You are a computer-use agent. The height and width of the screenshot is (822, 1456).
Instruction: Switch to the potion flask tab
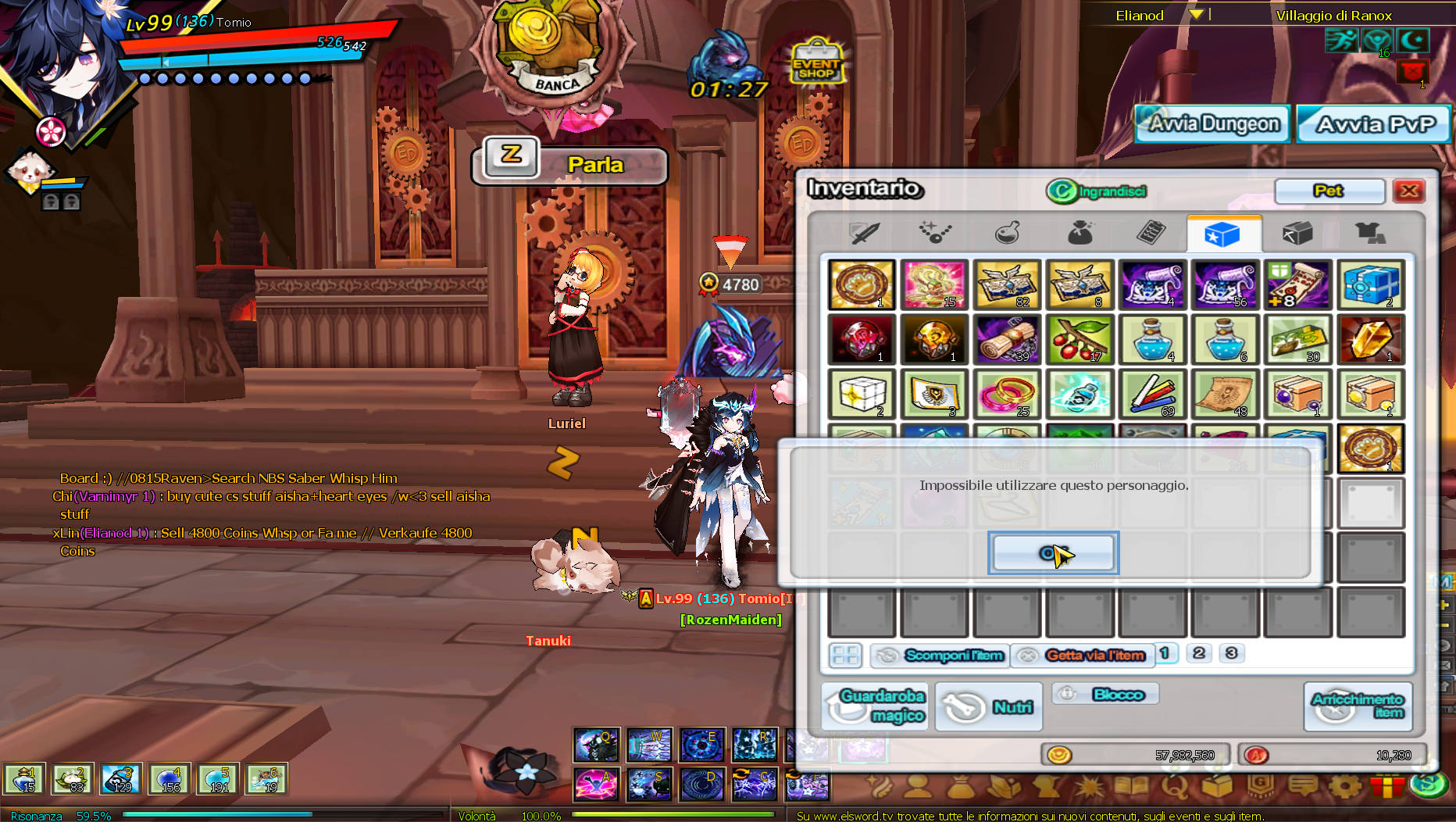(x=1008, y=233)
